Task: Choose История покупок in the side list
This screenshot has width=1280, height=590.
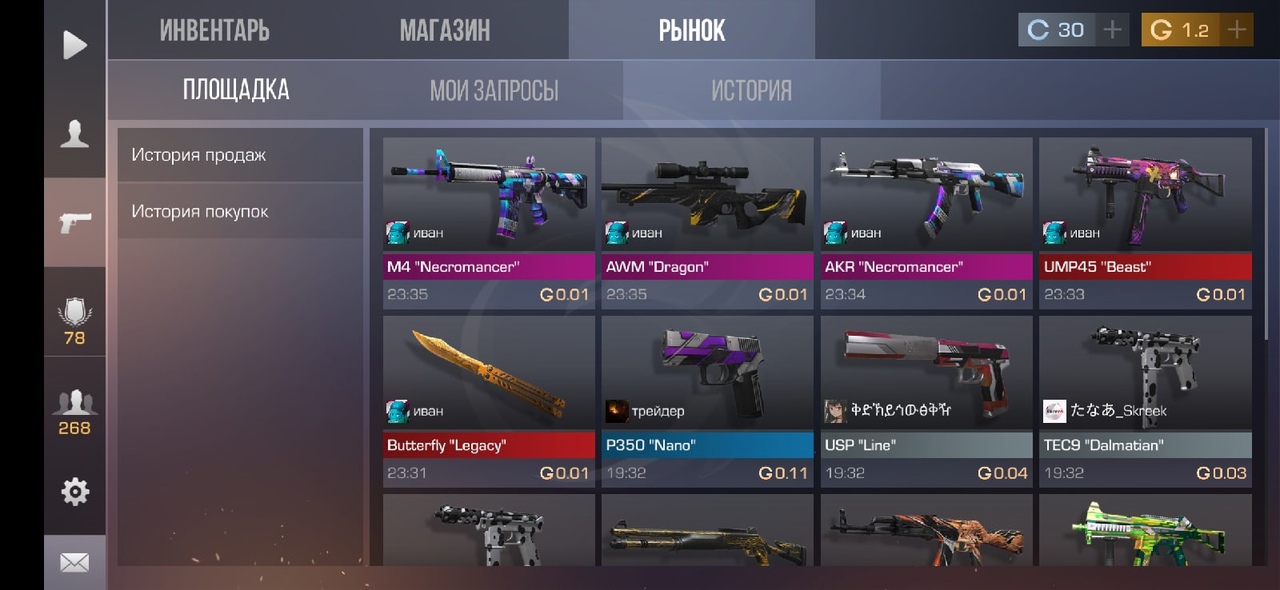Action: click(x=240, y=211)
